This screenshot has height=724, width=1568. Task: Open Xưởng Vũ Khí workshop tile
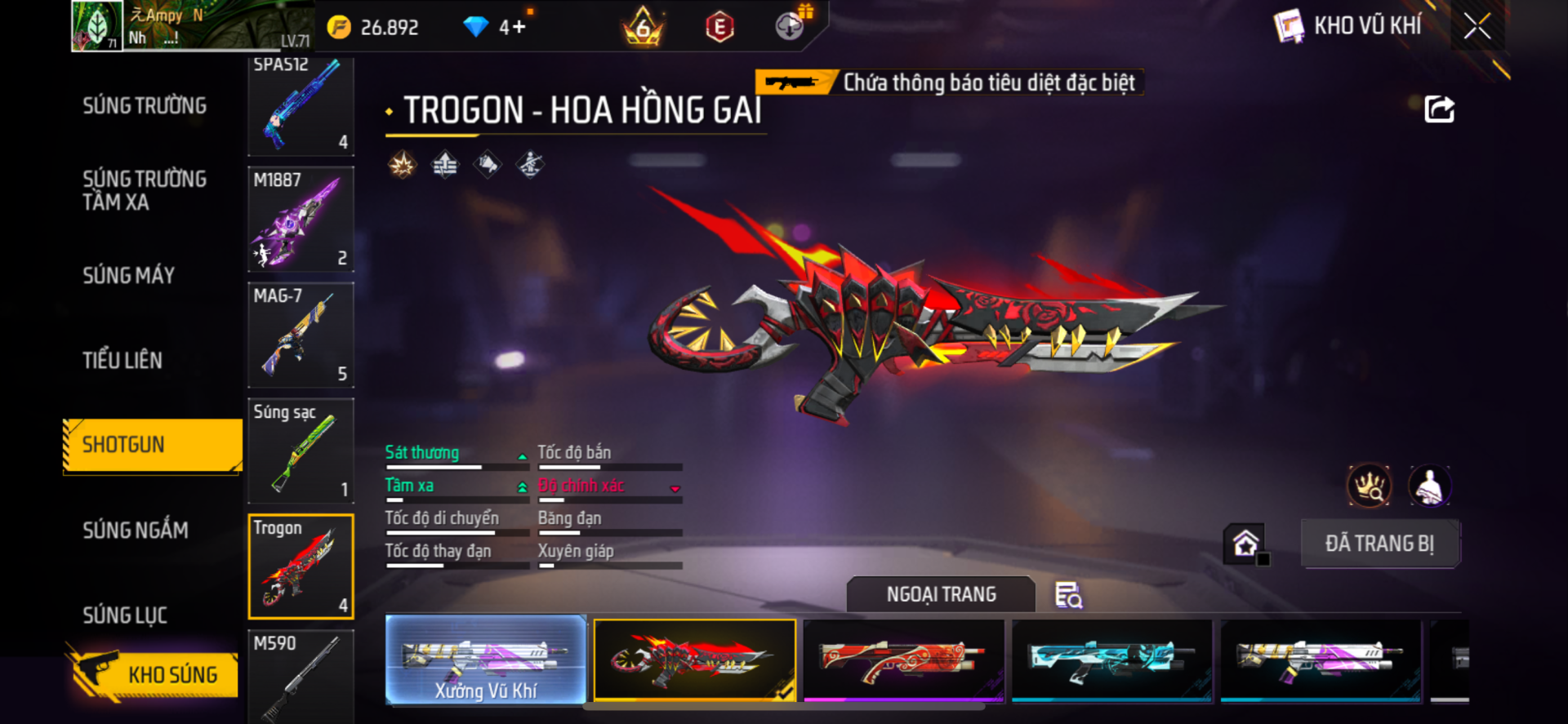pos(486,660)
